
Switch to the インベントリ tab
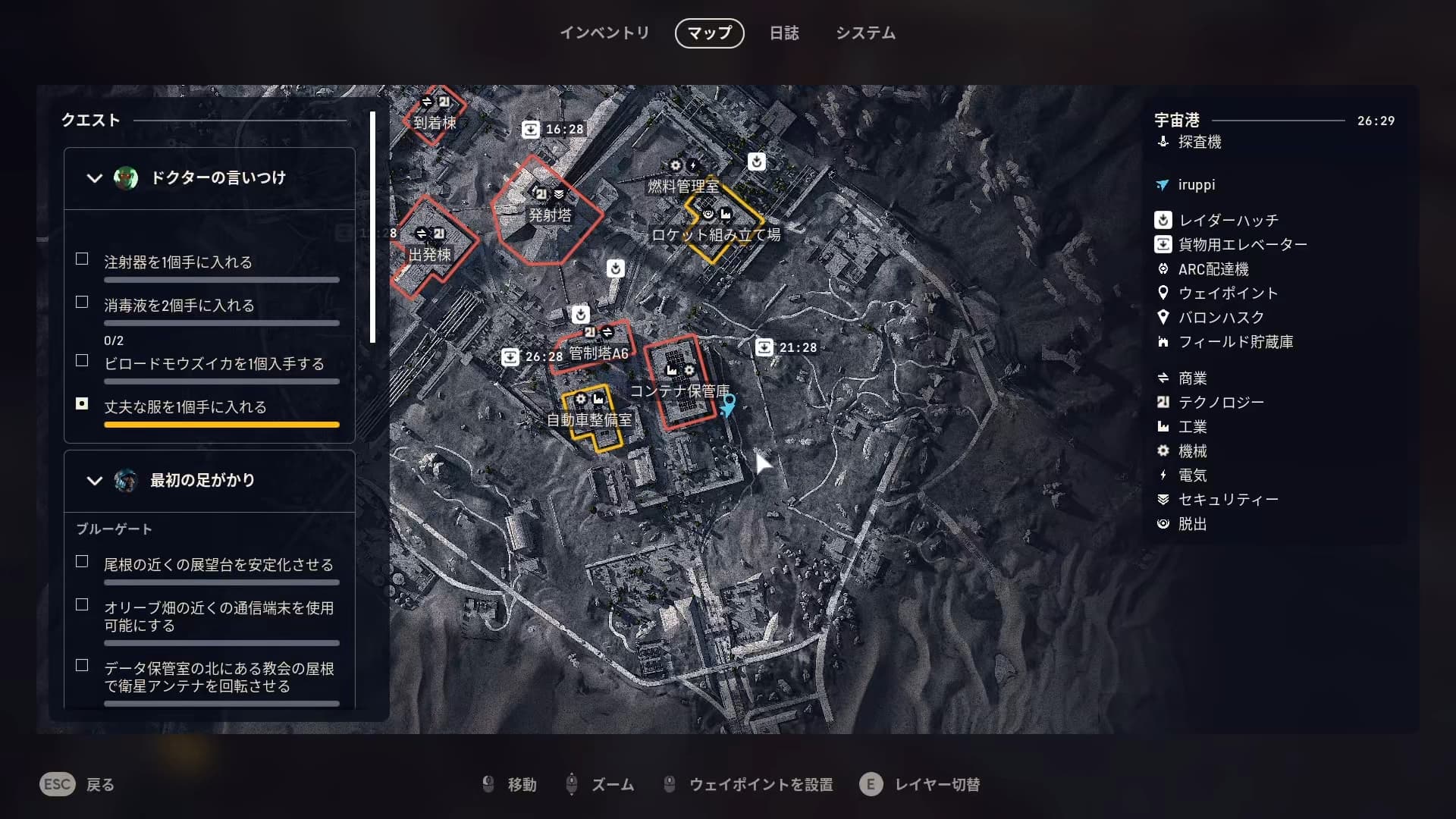(x=604, y=33)
